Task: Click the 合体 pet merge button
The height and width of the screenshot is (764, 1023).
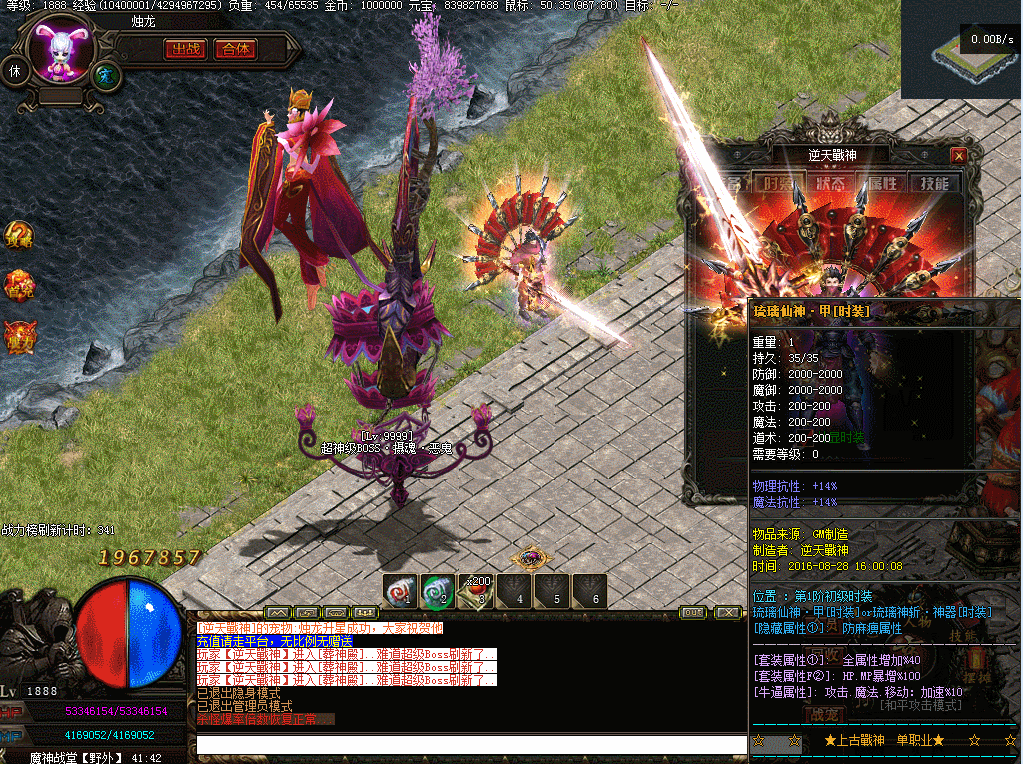Action: click(236, 49)
